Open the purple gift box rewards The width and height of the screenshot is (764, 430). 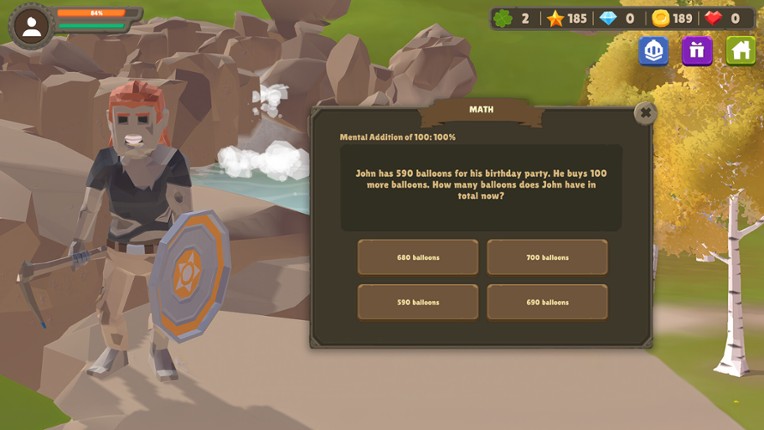697,51
